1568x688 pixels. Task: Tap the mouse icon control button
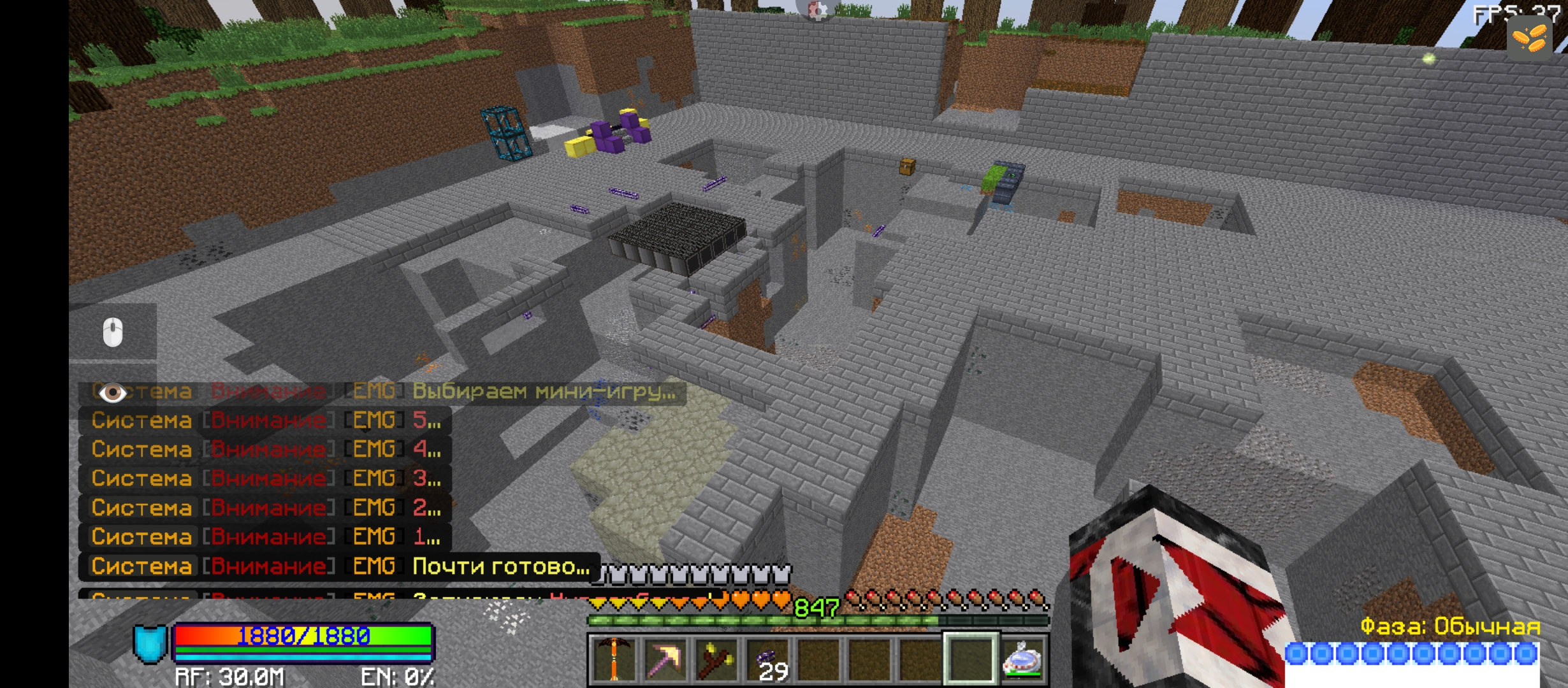(113, 332)
